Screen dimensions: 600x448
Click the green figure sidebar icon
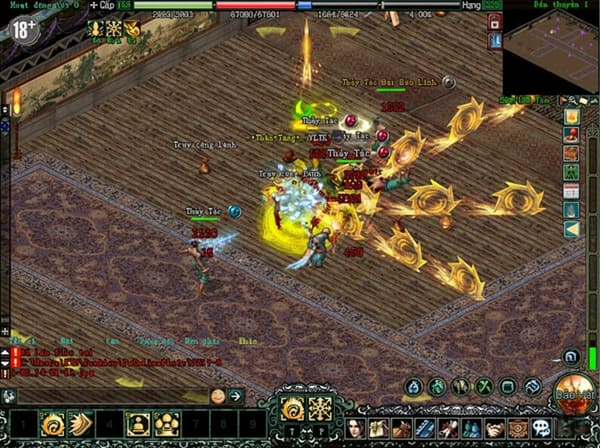(x=571, y=172)
